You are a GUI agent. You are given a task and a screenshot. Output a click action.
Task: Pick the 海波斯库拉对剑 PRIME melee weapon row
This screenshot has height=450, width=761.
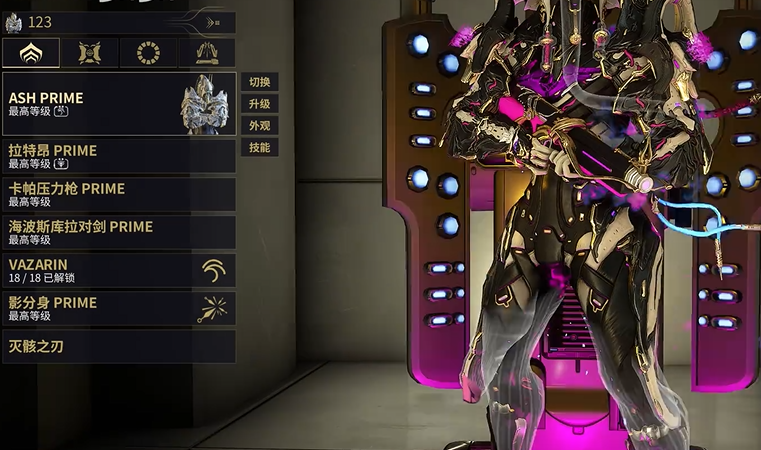pyautogui.click(x=119, y=232)
